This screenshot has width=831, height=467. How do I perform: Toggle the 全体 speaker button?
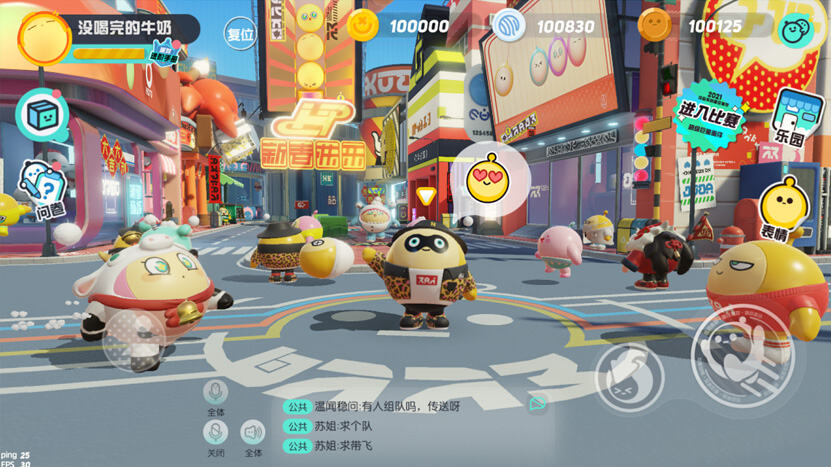[x=253, y=433]
